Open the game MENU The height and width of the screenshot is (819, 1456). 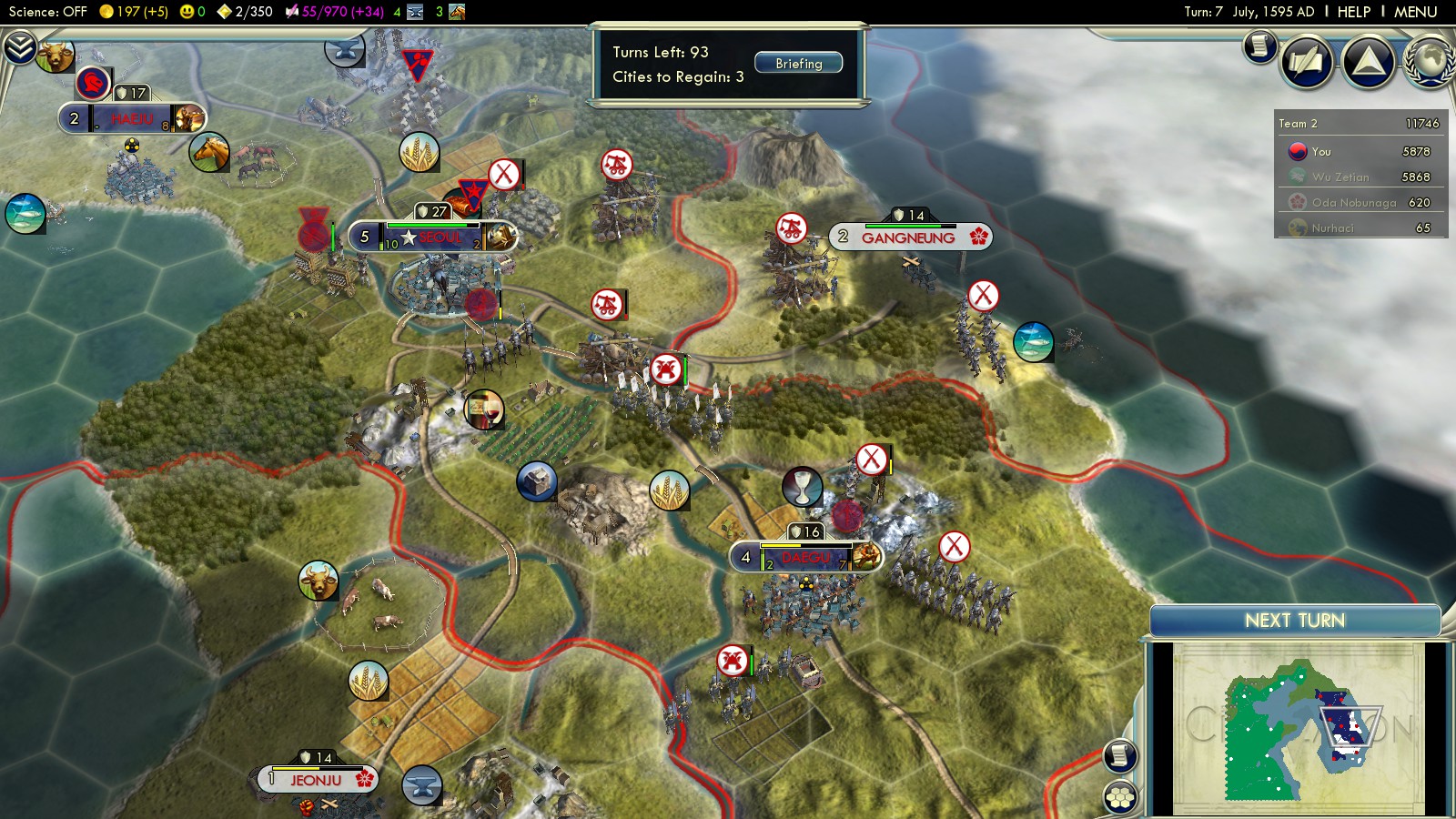1415,12
